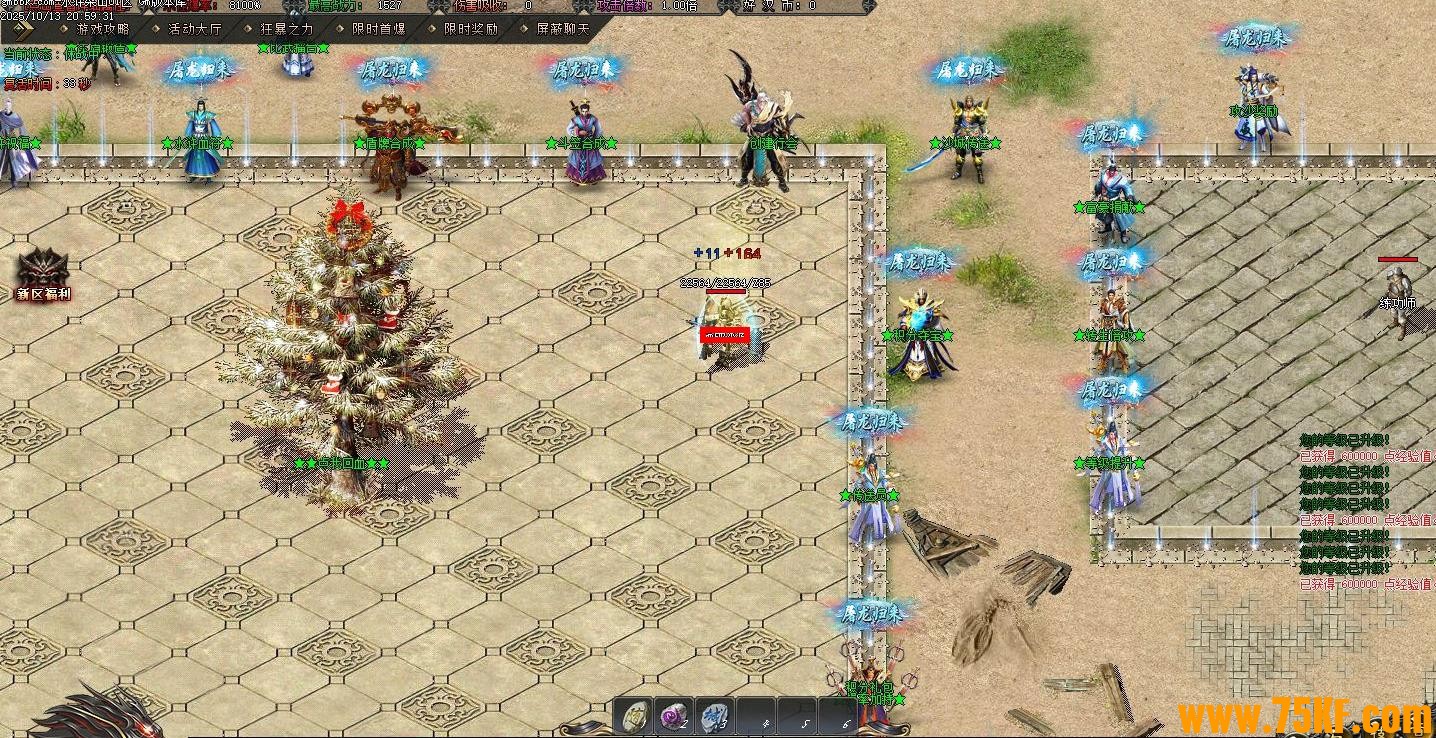Open the 限时奖励 timed rewards menu
Screen dimensions: 1436x738
pyautogui.click(x=470, y=29)
